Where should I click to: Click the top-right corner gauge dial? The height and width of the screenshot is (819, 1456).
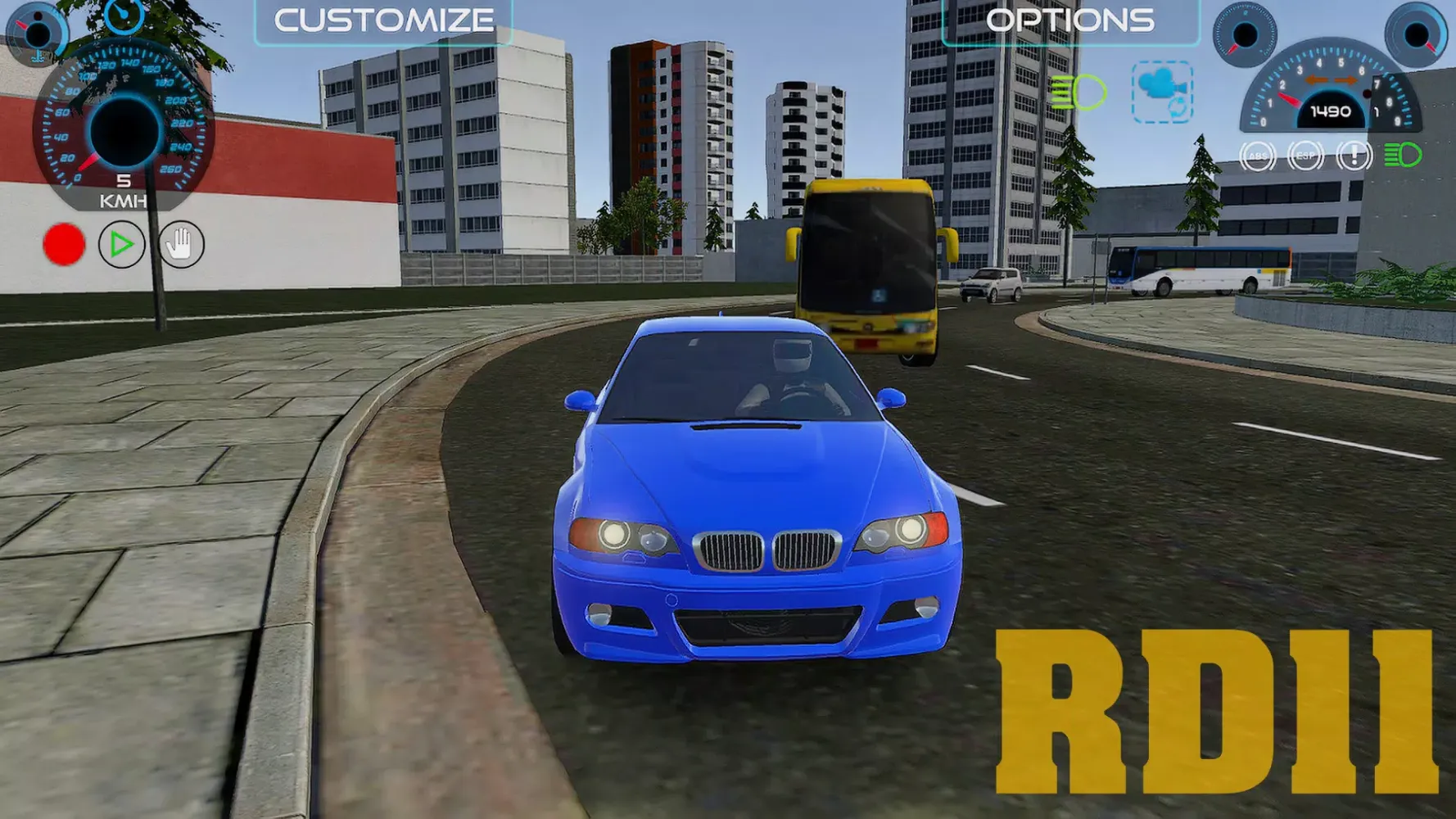(x=1414, y=34)
